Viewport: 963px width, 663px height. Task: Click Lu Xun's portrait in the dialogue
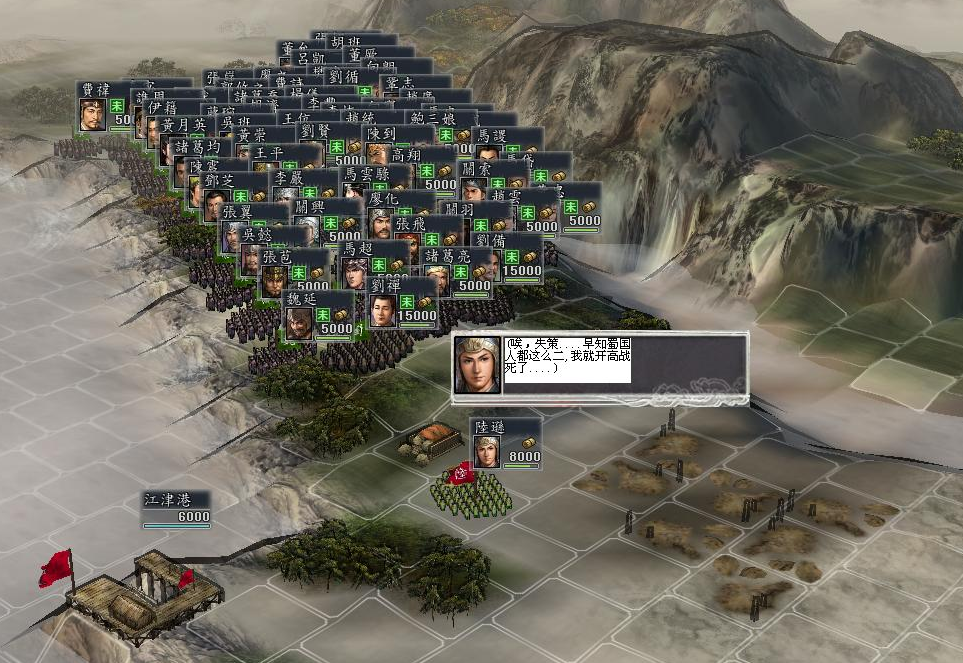tap(477, 364)
